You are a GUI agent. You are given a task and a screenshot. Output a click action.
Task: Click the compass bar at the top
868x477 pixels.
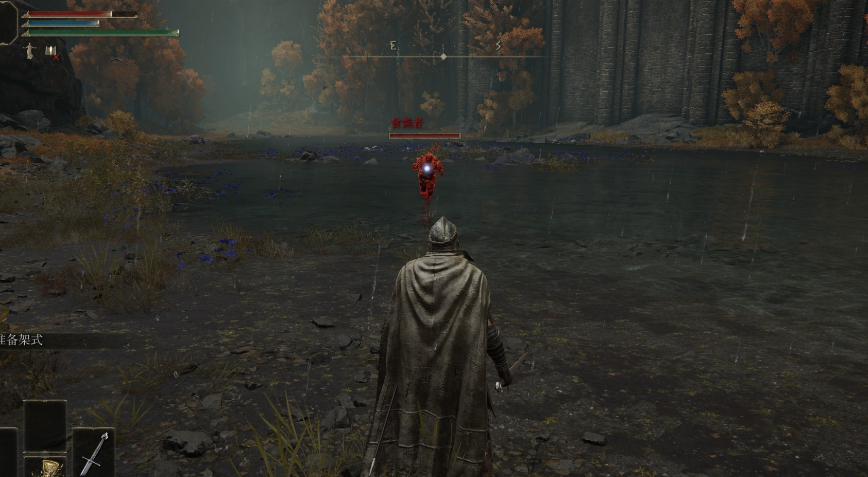(444, 56)
